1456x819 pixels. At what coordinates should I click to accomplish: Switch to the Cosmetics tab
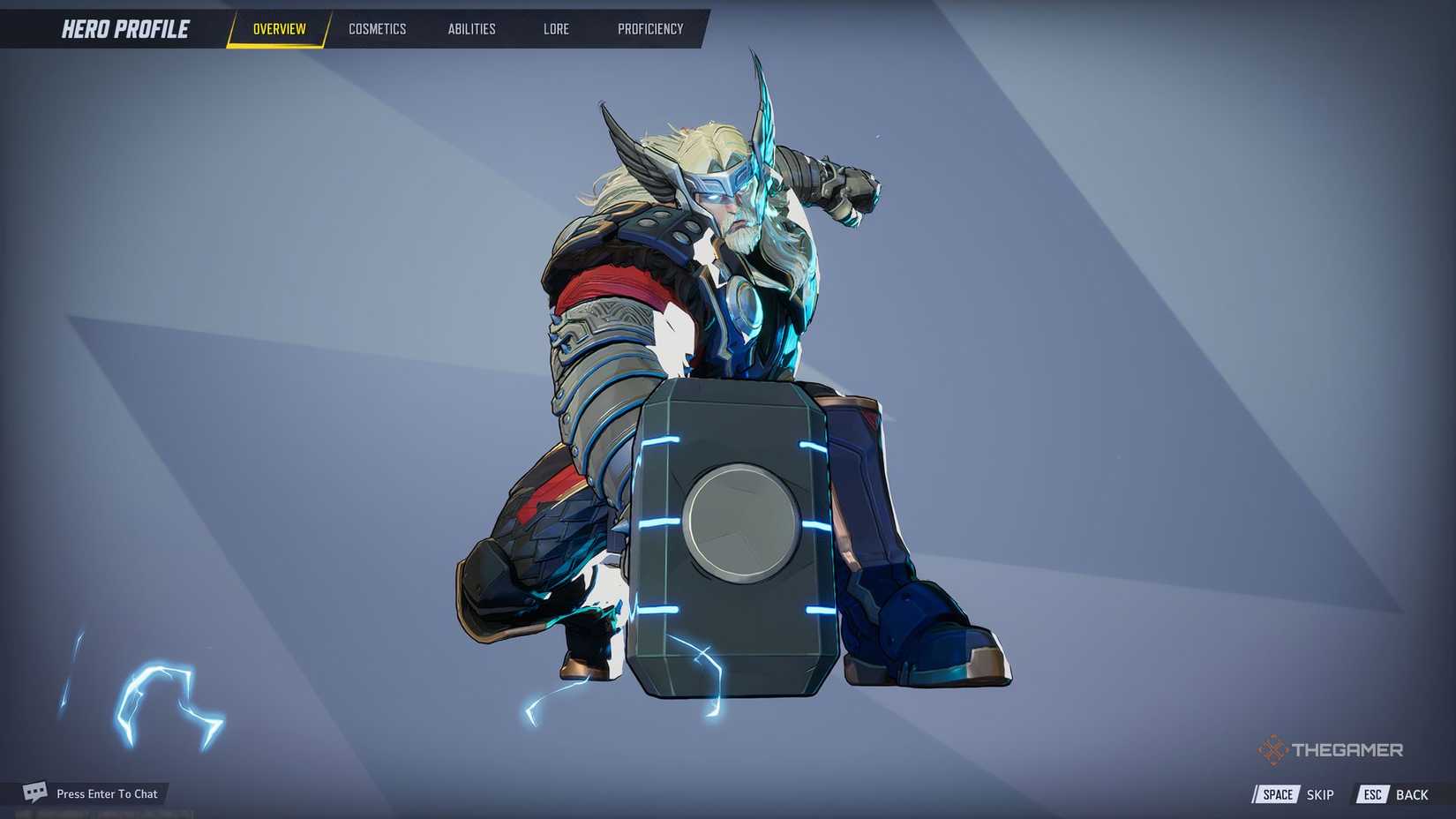[378, 28]
